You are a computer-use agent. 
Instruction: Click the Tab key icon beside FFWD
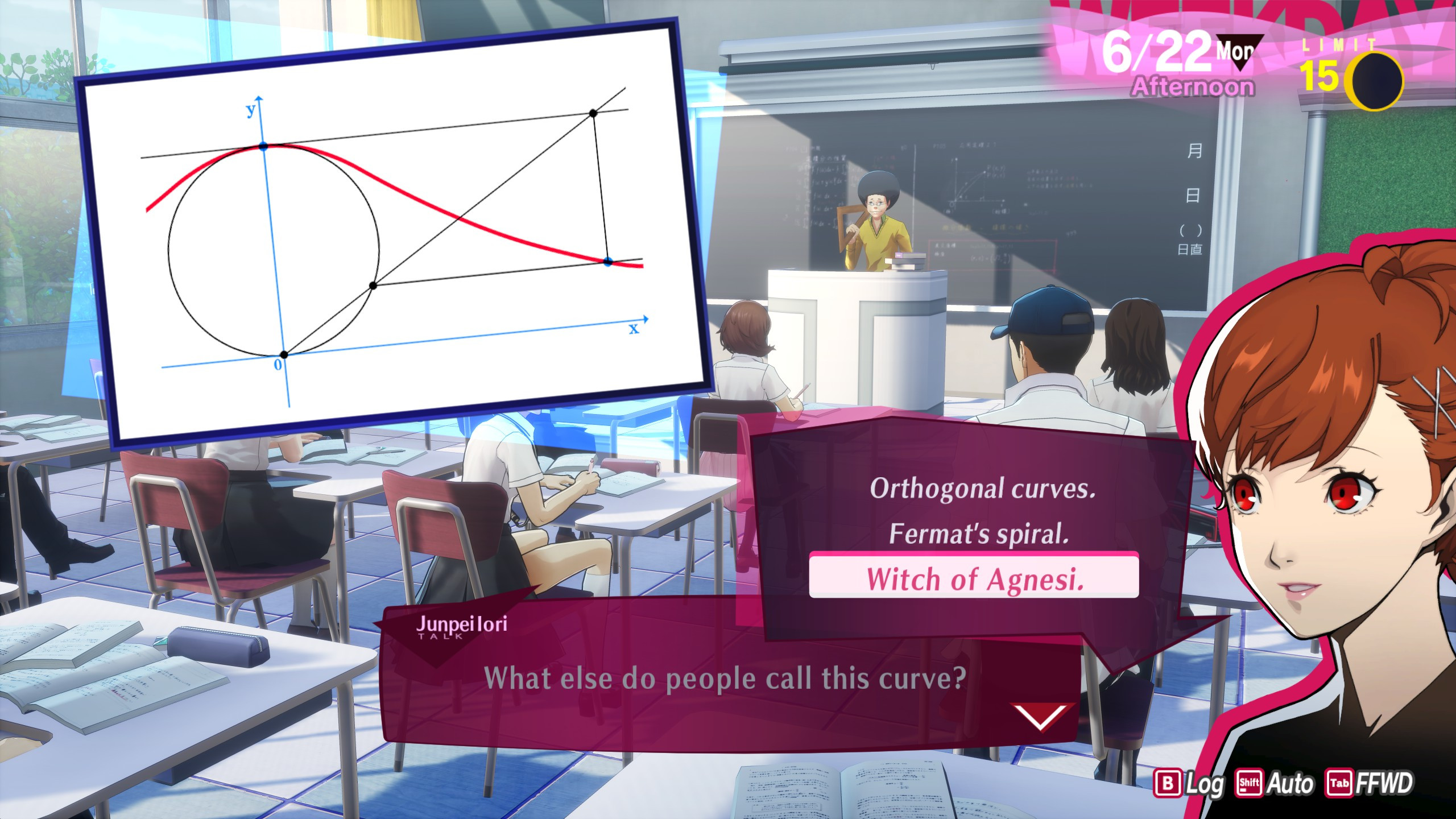[x=1341, y=782]
